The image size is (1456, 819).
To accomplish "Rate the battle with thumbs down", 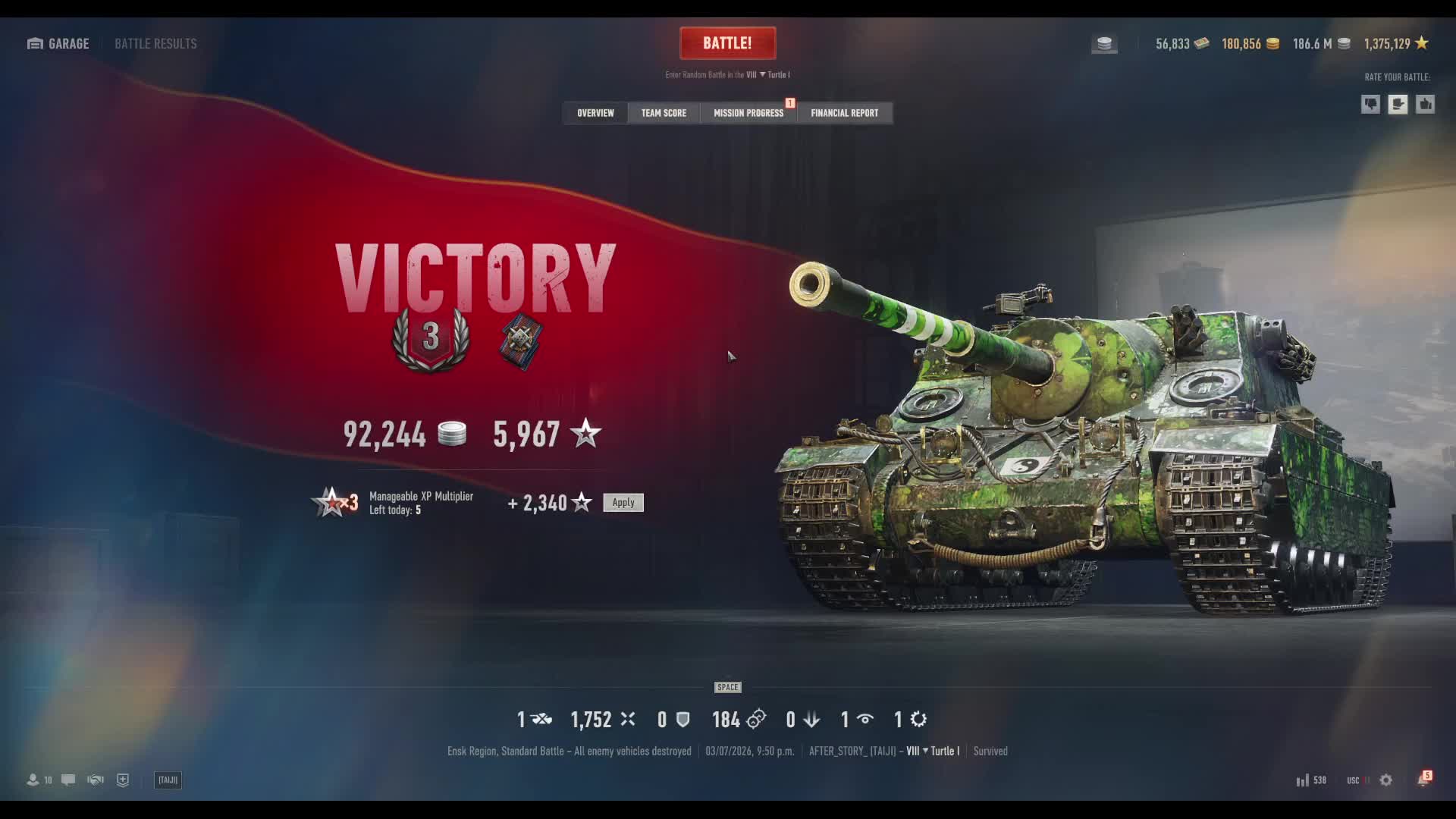I will (1370, 105).
